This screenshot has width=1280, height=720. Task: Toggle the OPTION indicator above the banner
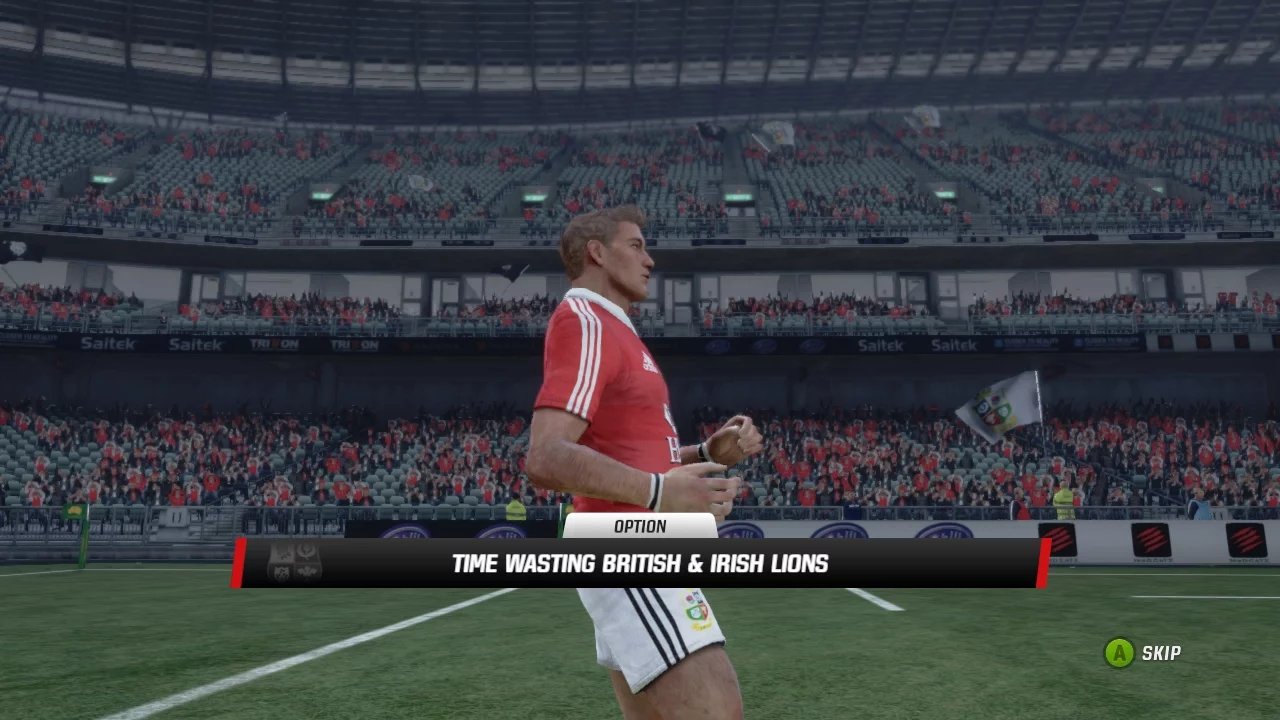639,527
